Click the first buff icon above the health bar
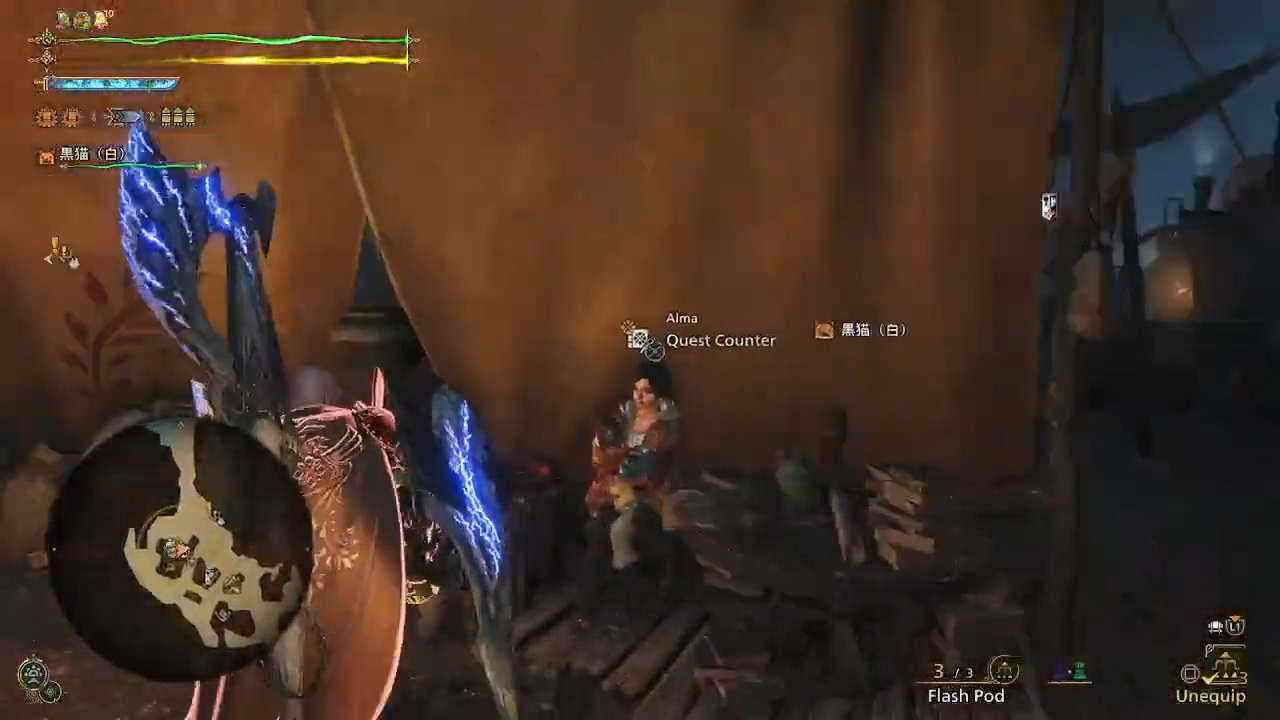This screenshot has height=720, width=1280. click(62, 19)
